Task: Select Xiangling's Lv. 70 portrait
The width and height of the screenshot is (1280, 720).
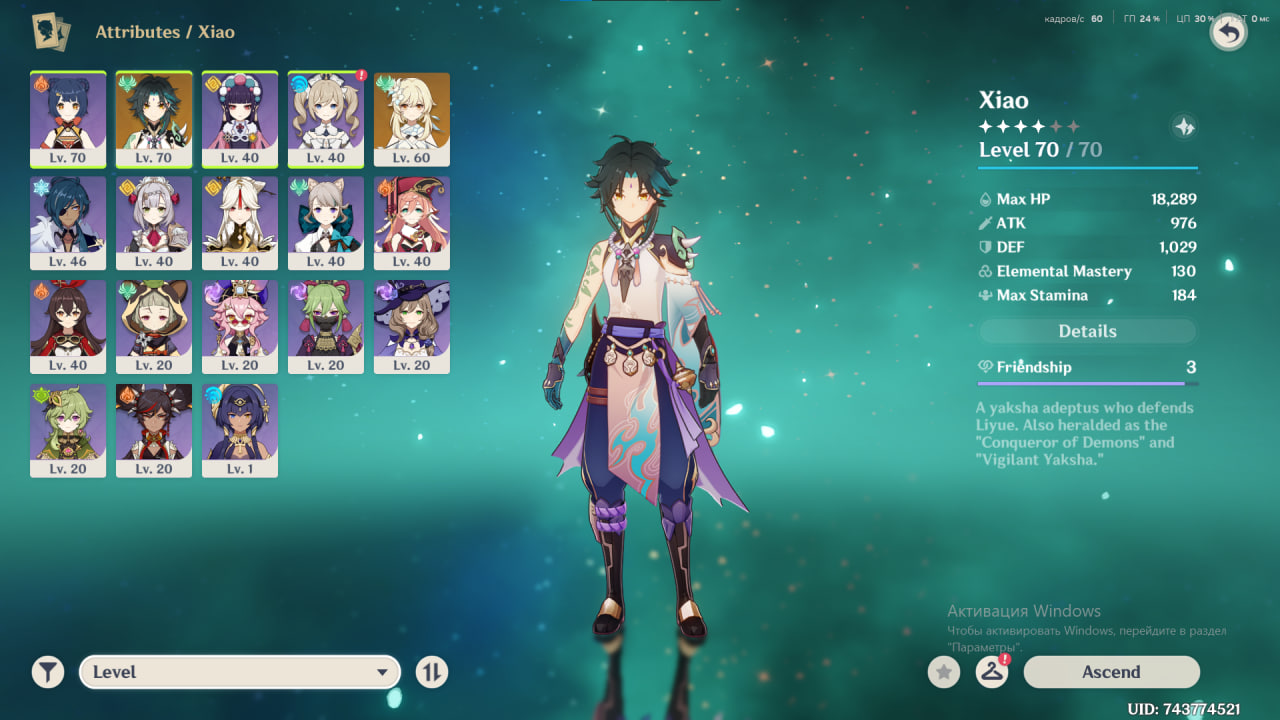Action: pos(68,119)
